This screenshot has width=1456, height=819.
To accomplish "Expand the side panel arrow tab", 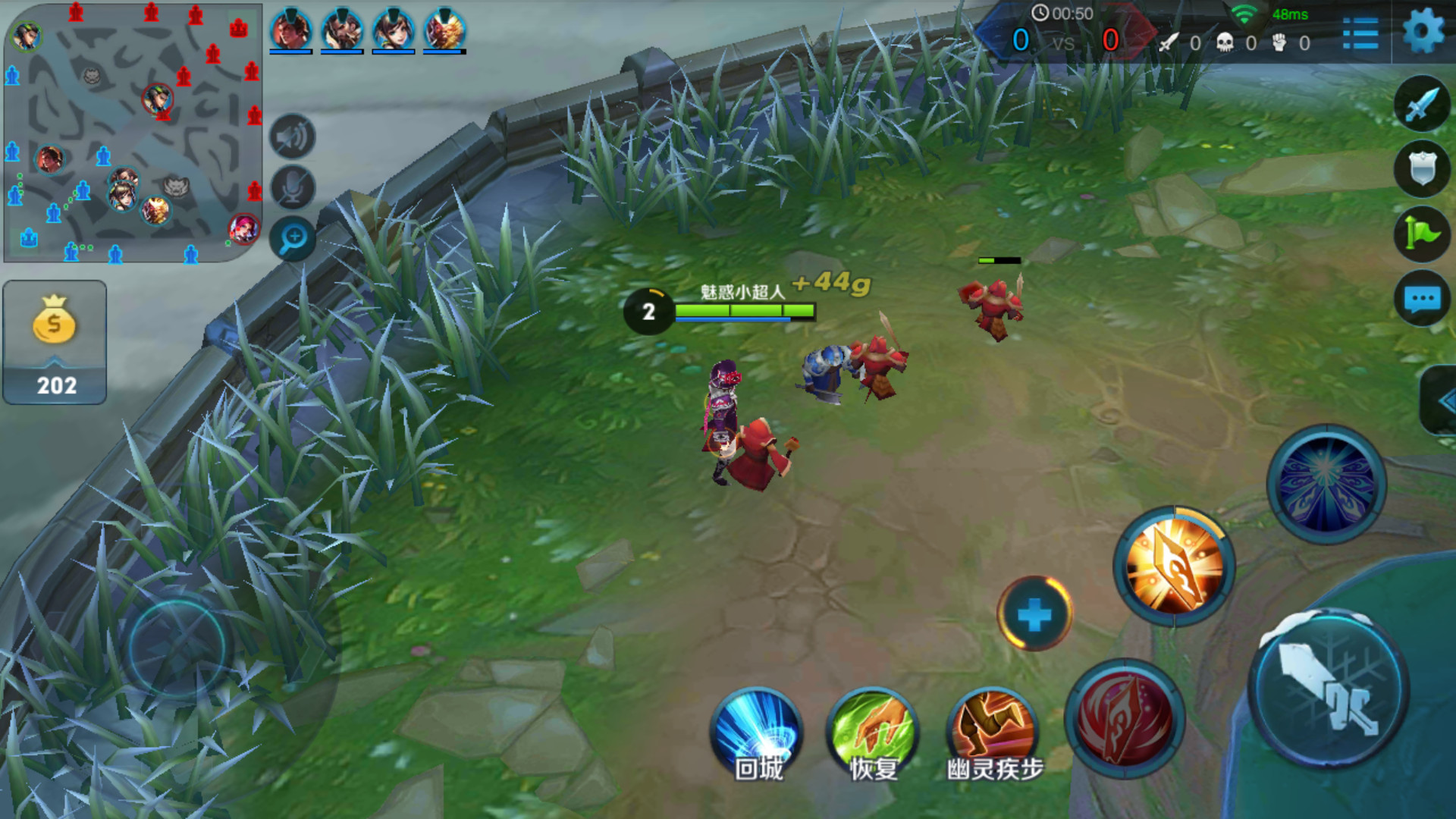I will point(1441,401).
